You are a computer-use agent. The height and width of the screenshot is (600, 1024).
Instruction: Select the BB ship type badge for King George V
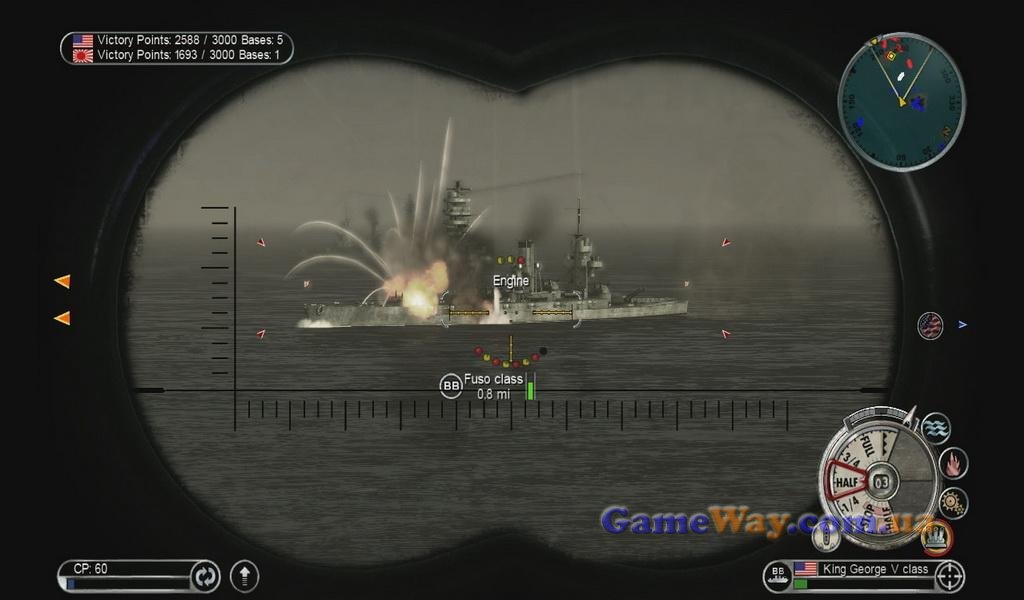[777, 575]
